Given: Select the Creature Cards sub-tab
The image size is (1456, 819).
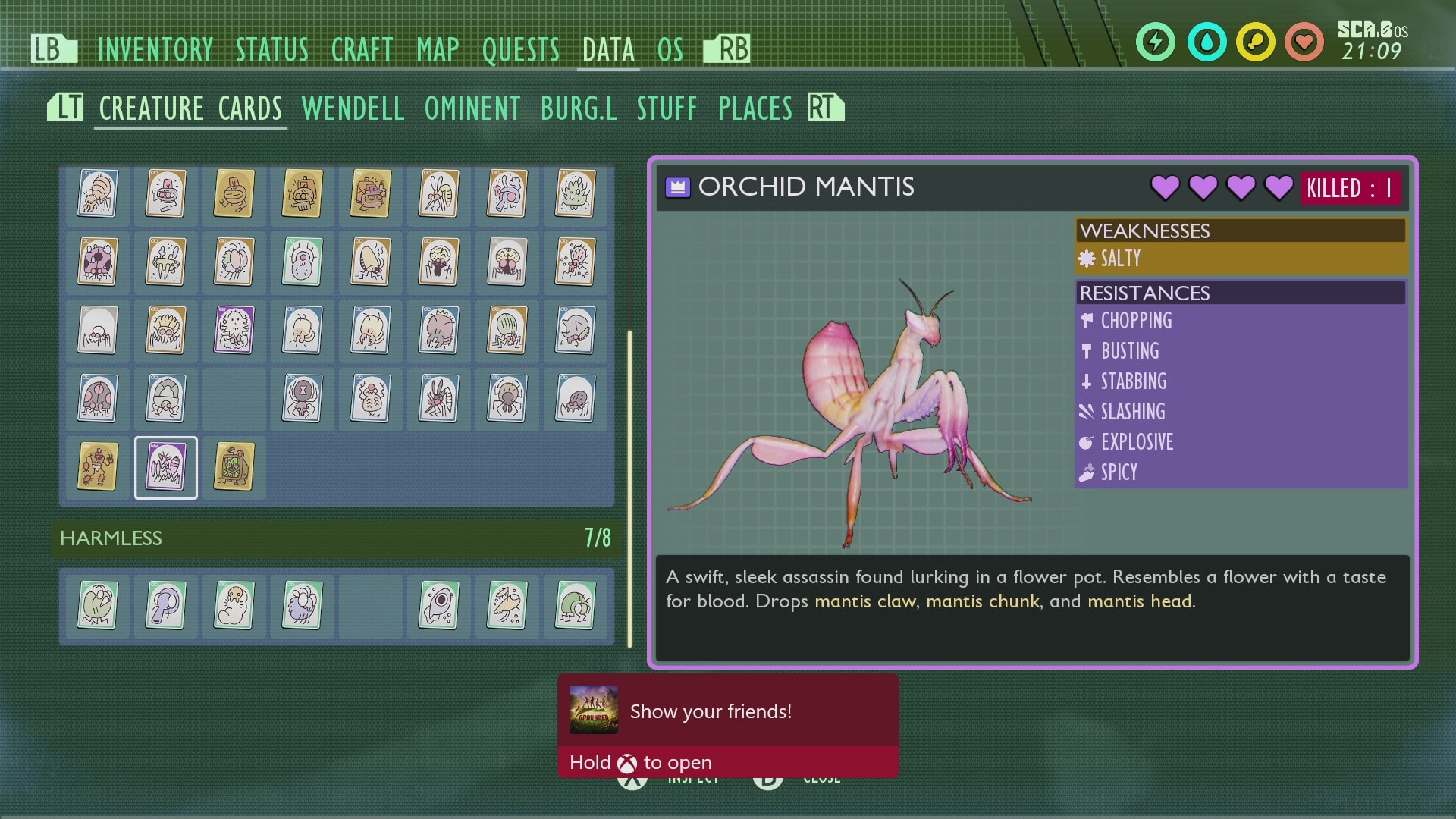Looking at the screenshot, I should (190, 108).
